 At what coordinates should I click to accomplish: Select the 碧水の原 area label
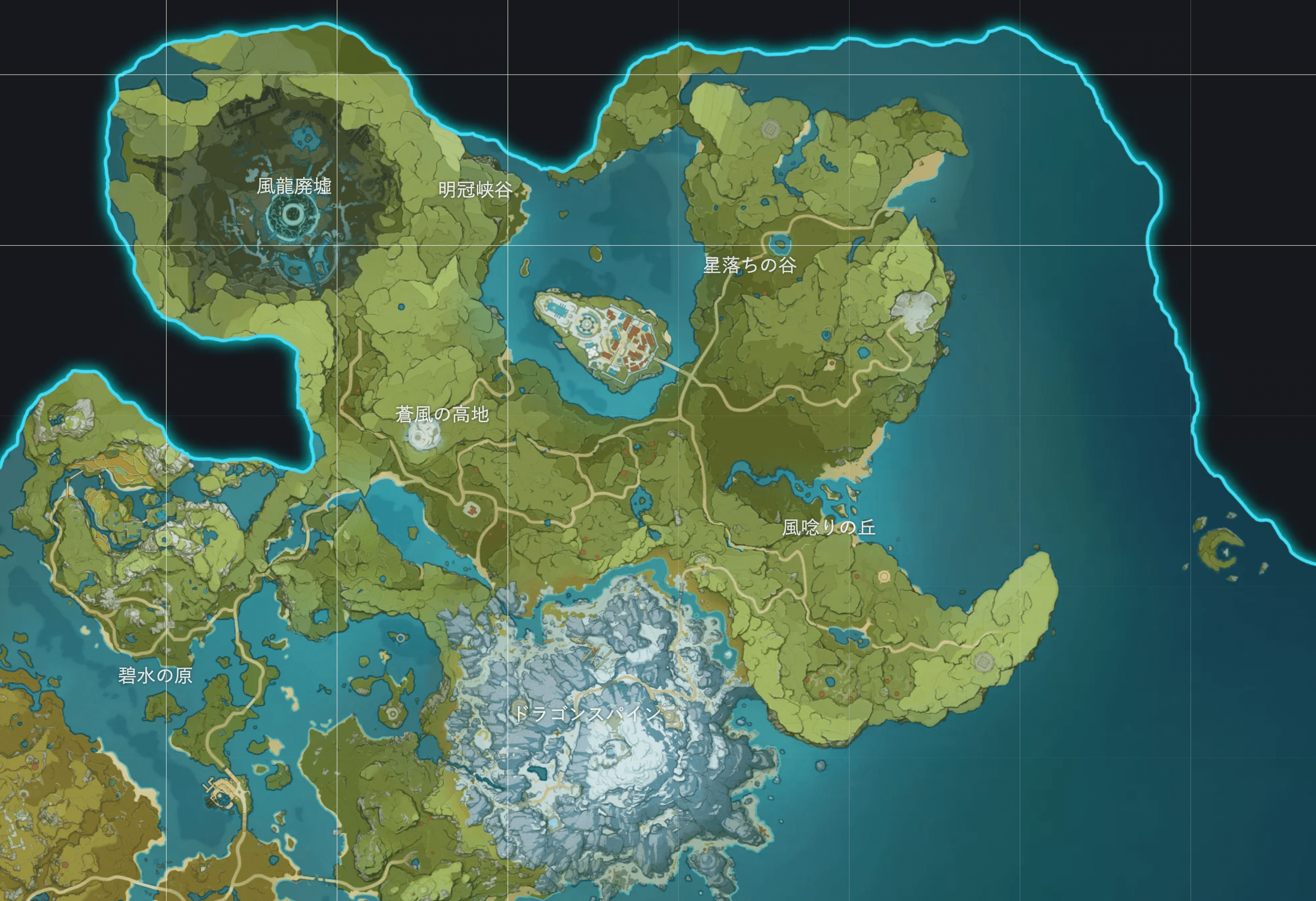pyautogui.click(x=155, y=675)
